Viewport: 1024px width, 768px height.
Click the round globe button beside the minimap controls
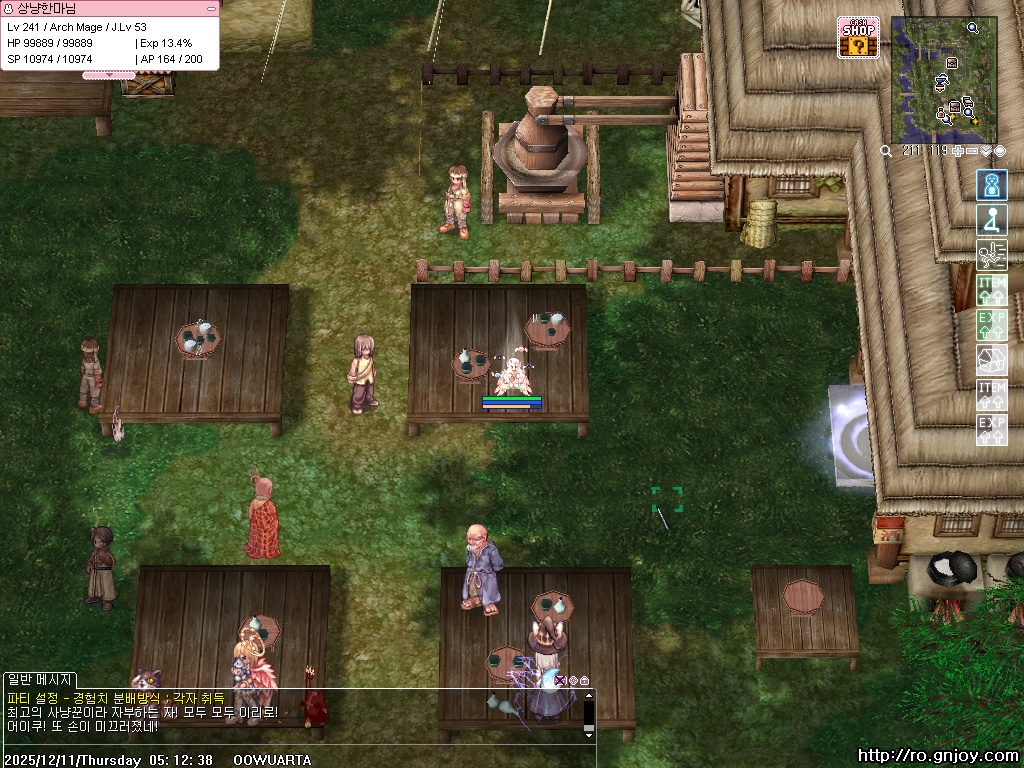coord(1000,151)
